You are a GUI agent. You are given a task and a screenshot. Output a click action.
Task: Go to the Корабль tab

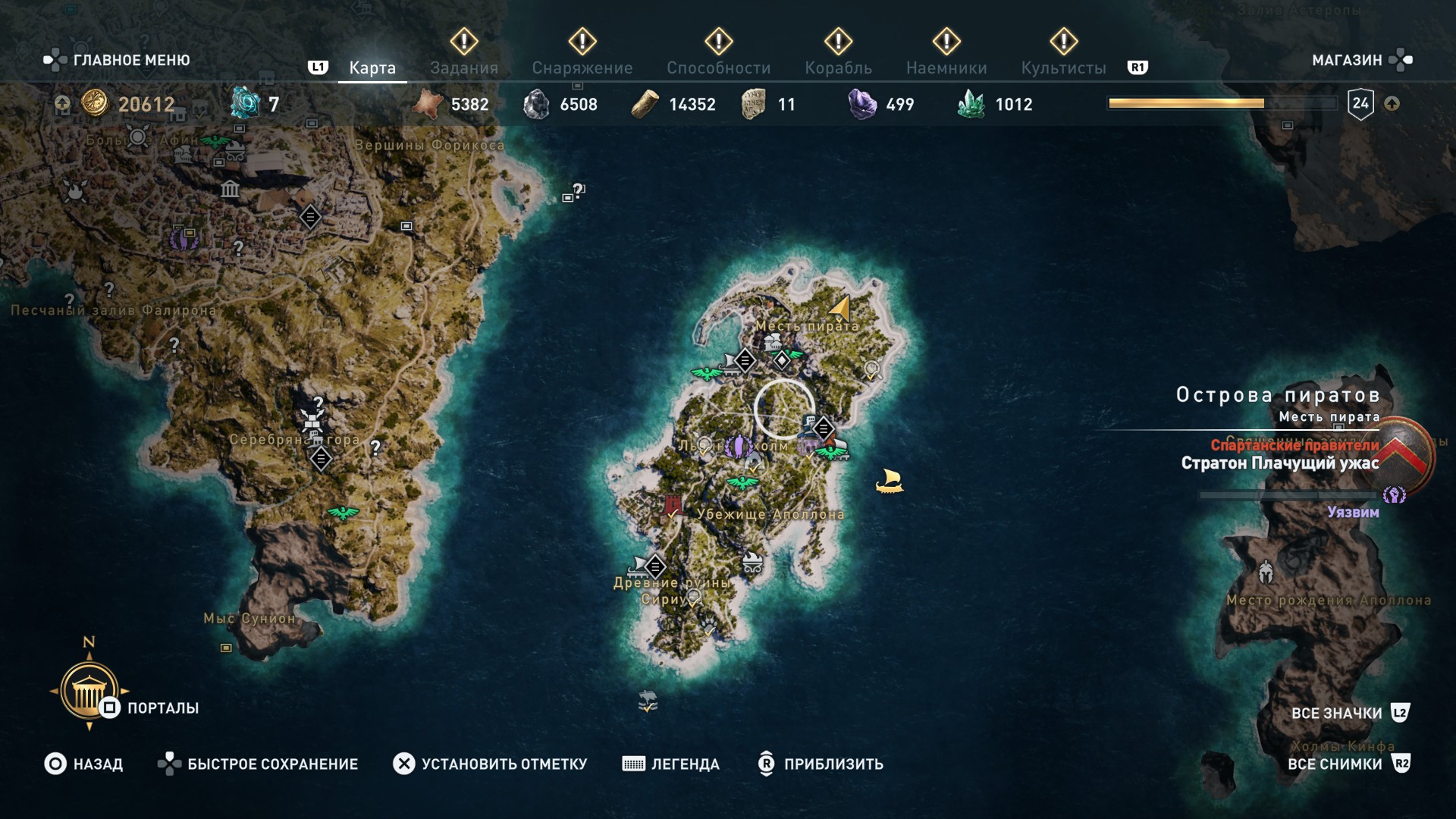click(x=838, y=67)
